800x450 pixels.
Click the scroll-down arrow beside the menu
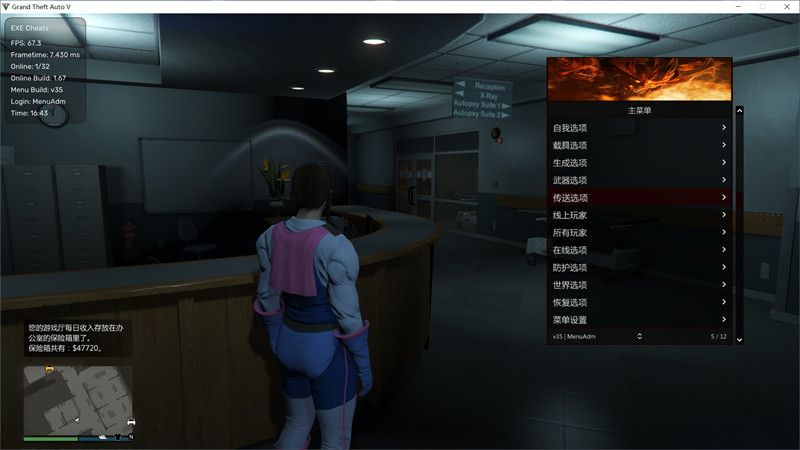click(740, 340)
